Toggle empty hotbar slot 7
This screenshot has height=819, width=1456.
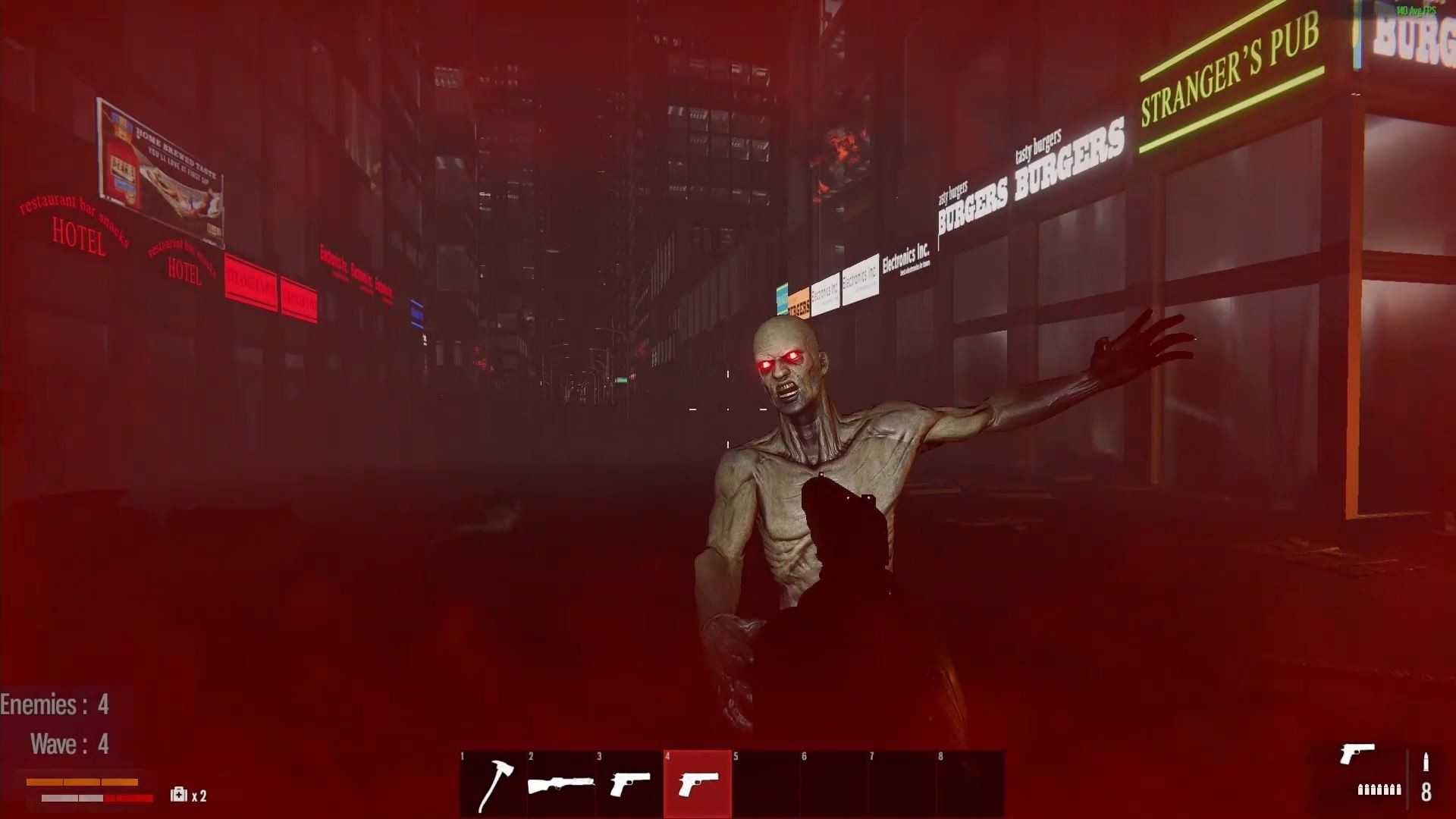(x=902, y=785)
